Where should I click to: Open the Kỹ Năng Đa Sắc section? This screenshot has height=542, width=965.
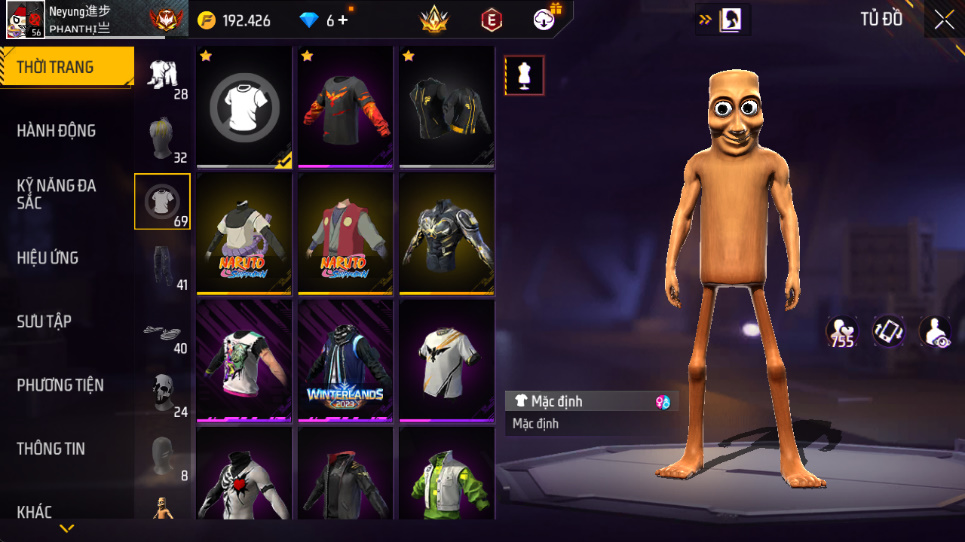(57, 194)
